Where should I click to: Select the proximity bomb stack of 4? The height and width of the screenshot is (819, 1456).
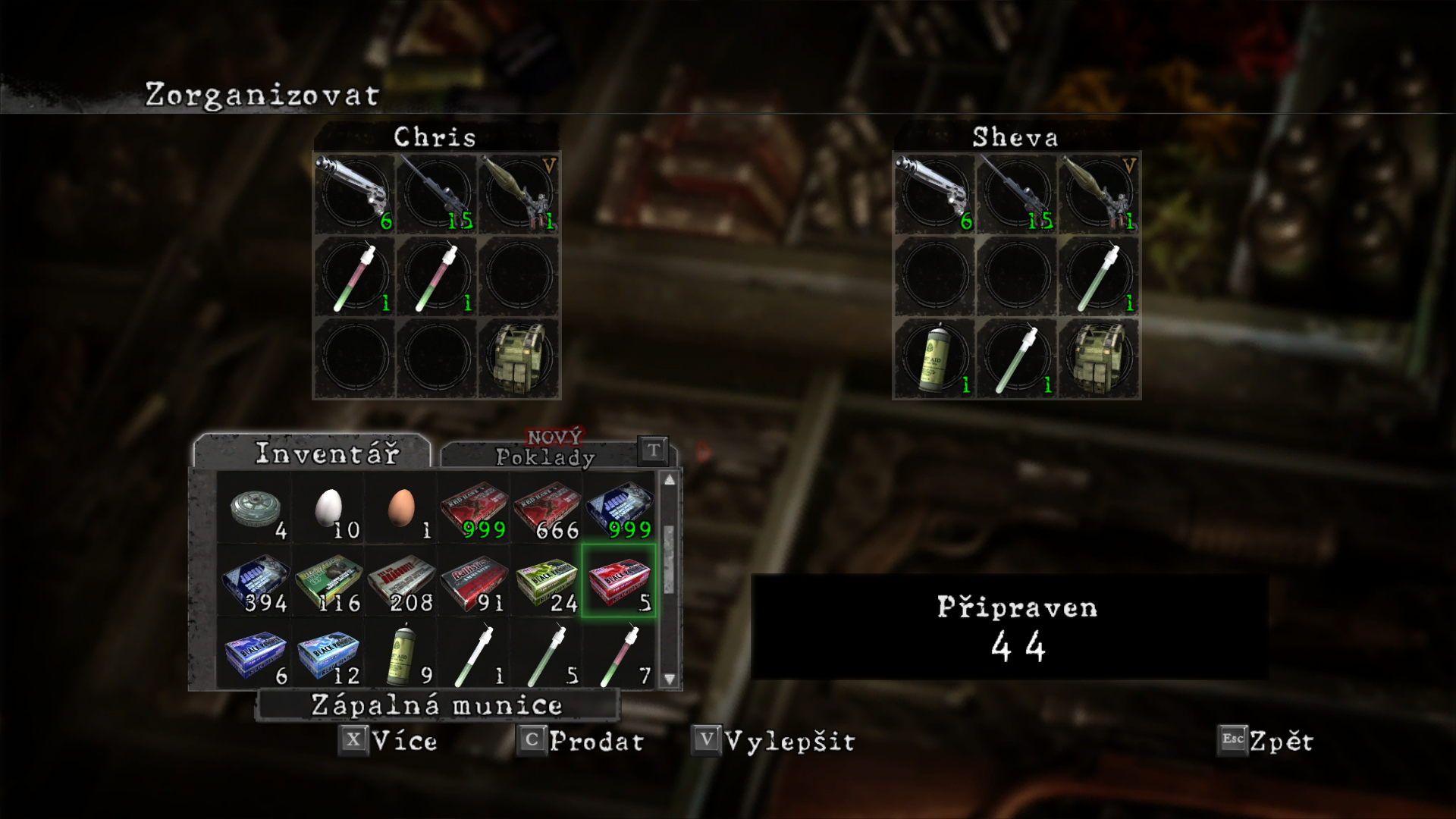point(256,507)
